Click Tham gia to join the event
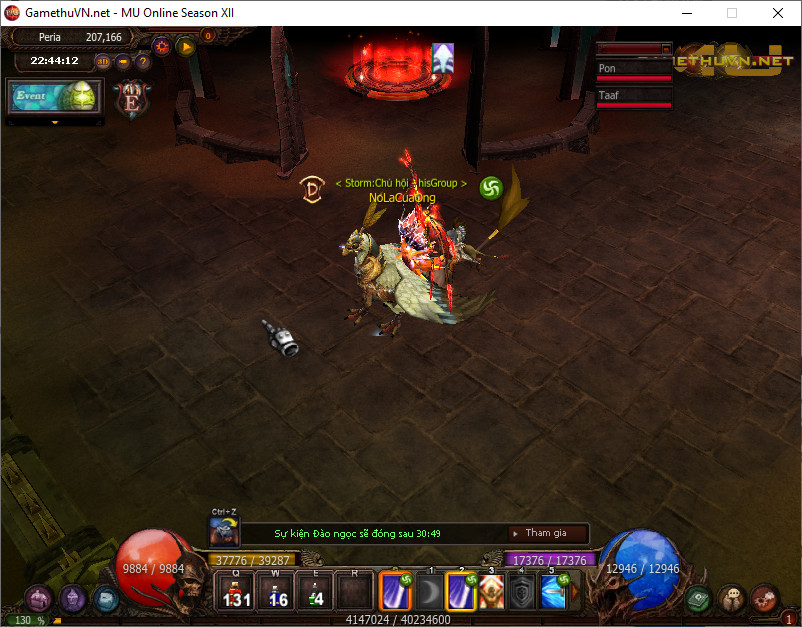802x627 pixels. [546, 533]
